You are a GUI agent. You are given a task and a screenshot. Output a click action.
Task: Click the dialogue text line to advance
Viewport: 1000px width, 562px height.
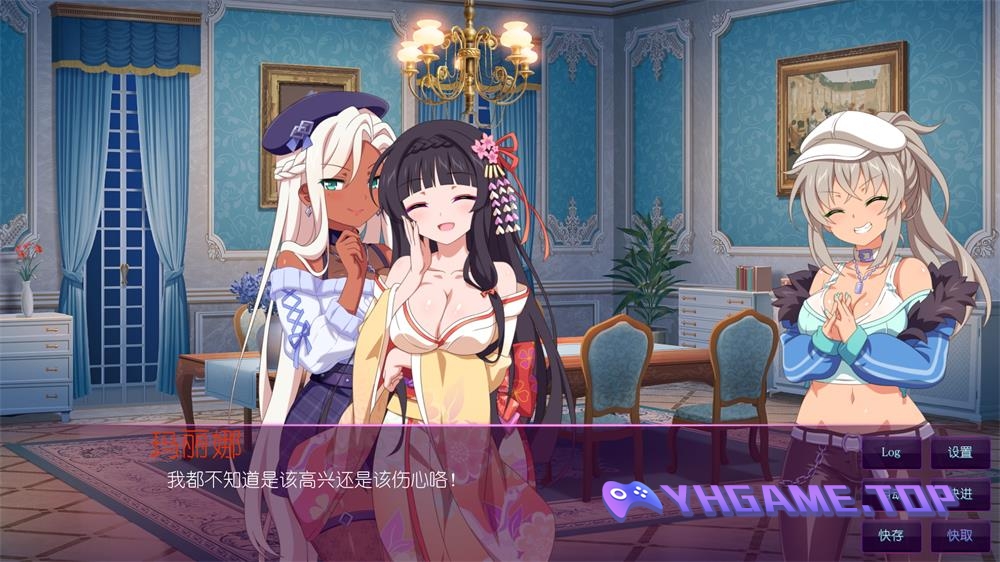pyautogui.click(x=312, y=479)
